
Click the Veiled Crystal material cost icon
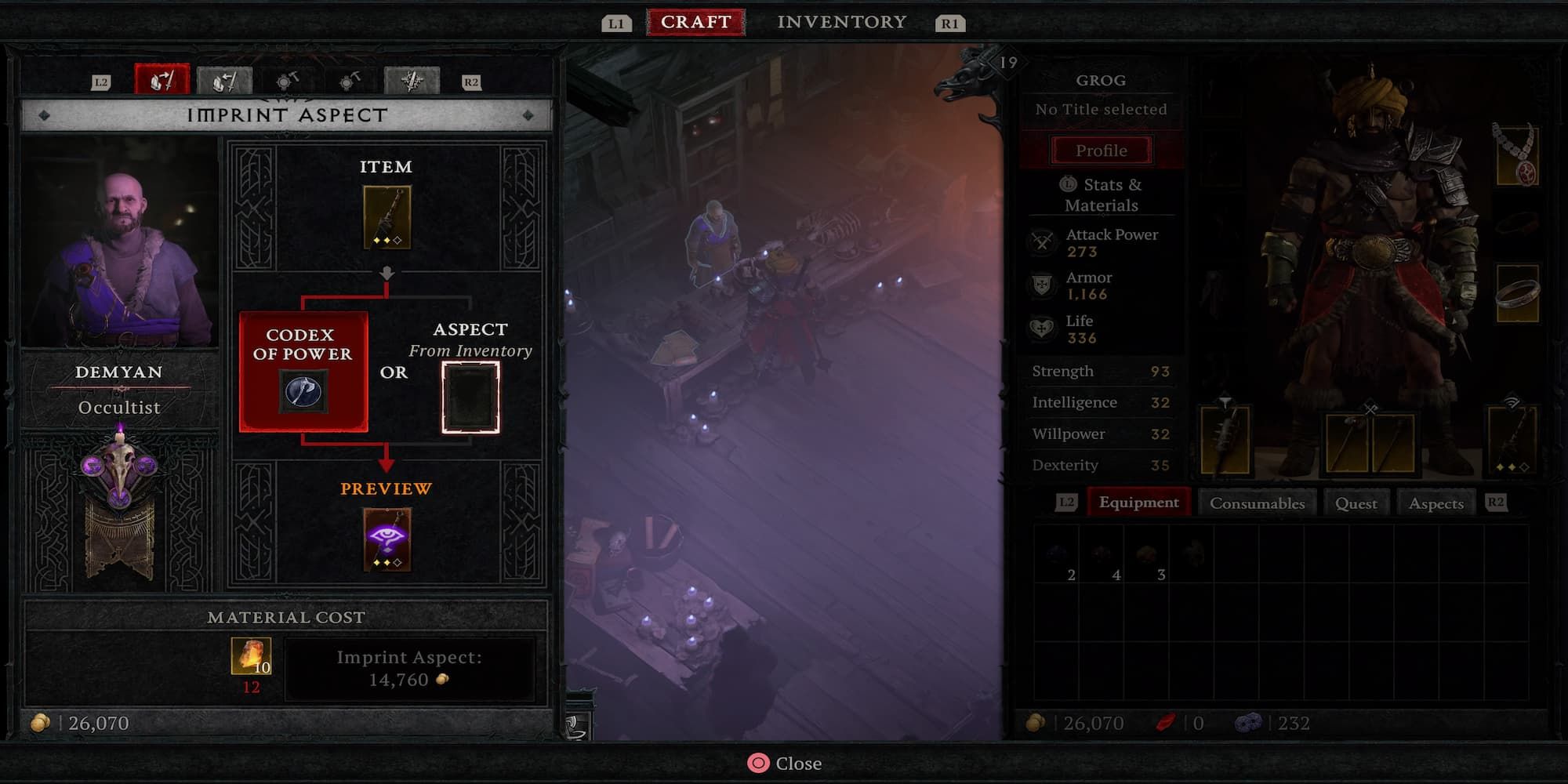tap(251, 655)
